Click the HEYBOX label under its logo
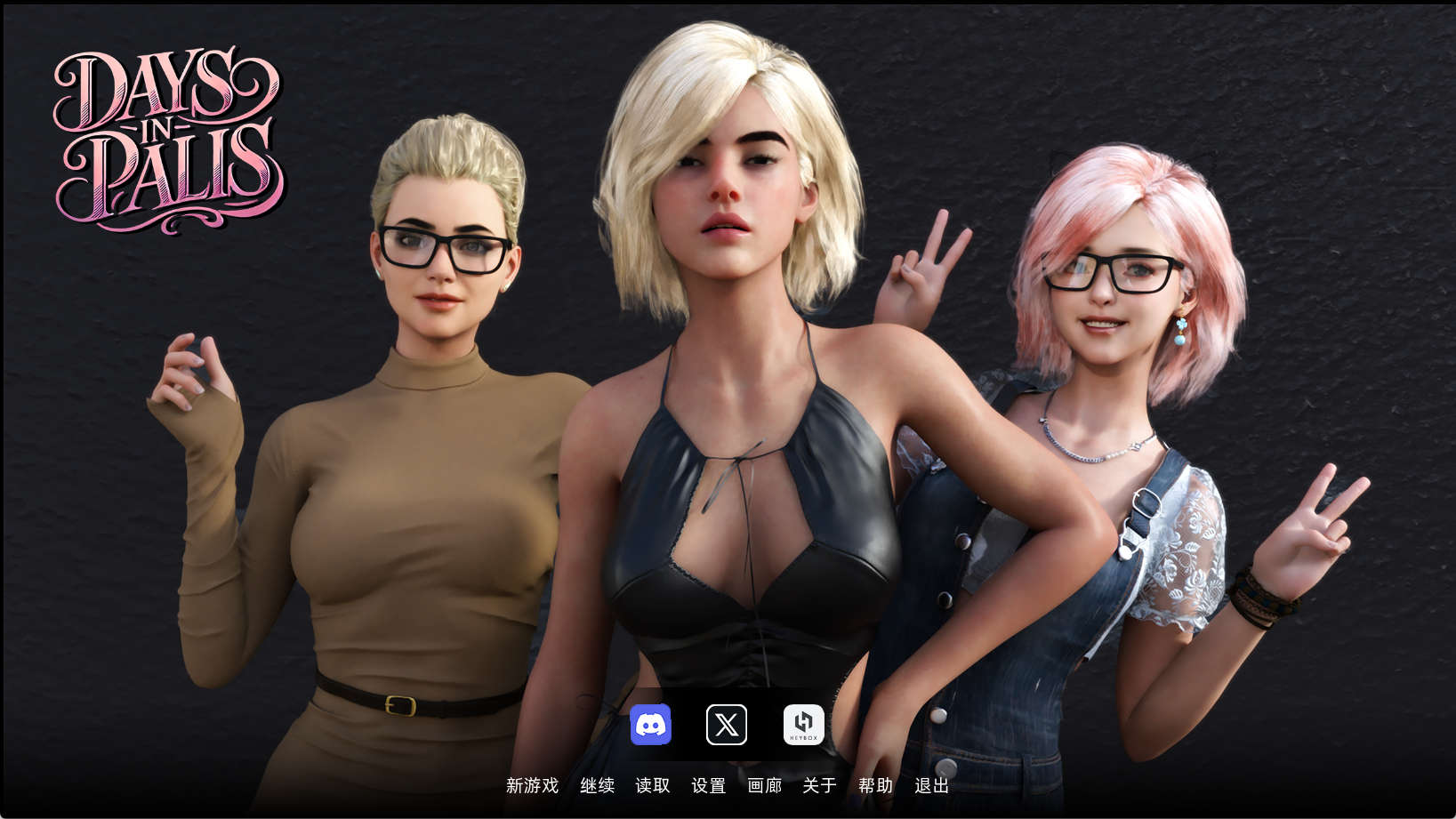Image resolution: width=1456 pixels, height=819 pixels. click(802, 735)
